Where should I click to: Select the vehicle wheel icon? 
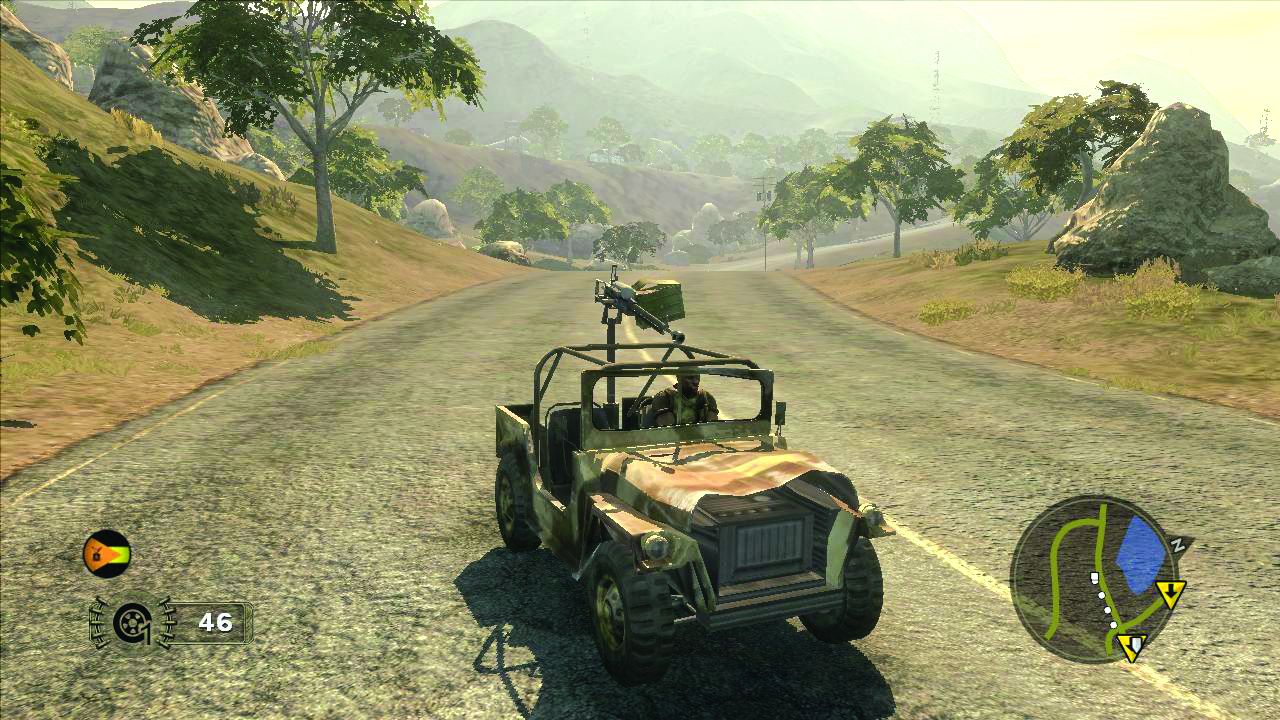pos(132,623)
